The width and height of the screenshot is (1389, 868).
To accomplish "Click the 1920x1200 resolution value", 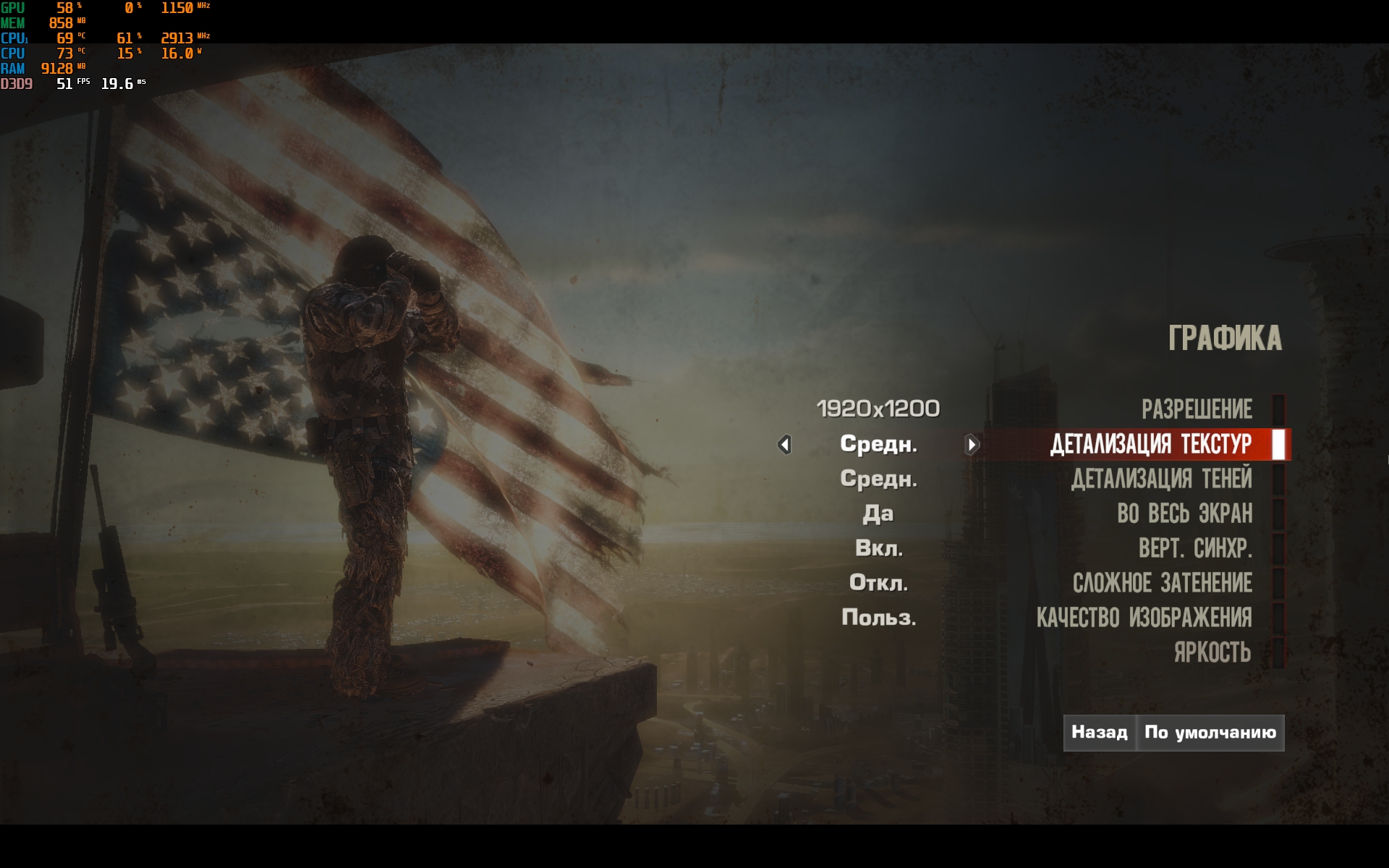I will coord(878,409).
